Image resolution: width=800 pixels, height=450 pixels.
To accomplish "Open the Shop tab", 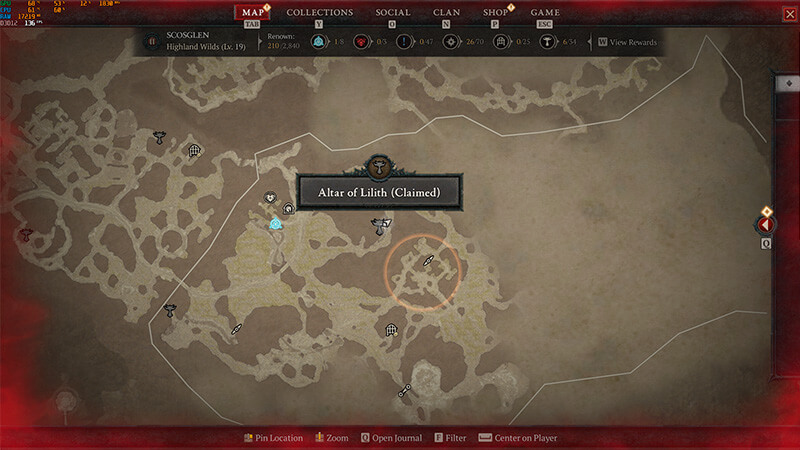I will [495, 13].
